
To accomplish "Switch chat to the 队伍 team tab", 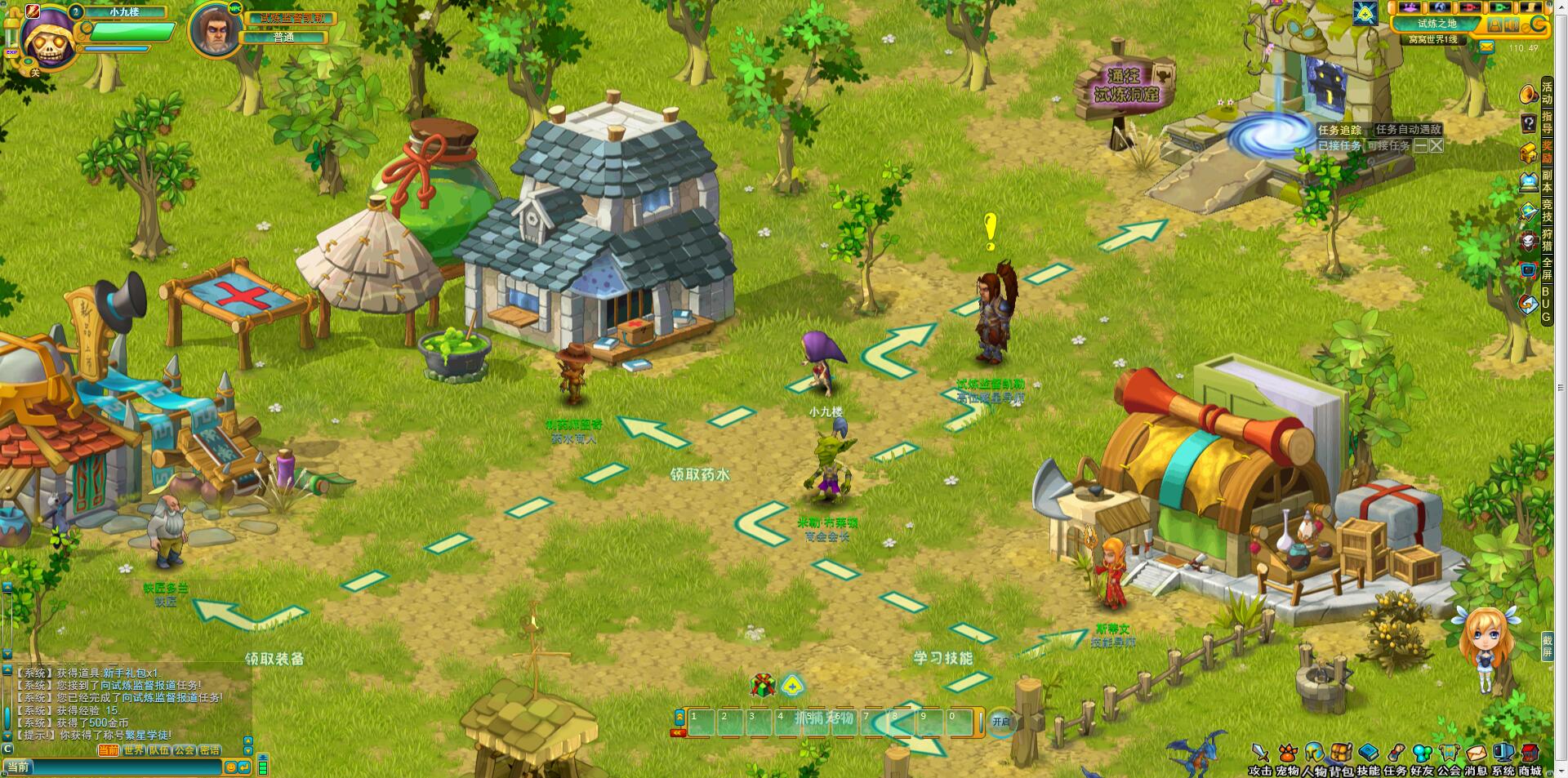I will [159, 750].
